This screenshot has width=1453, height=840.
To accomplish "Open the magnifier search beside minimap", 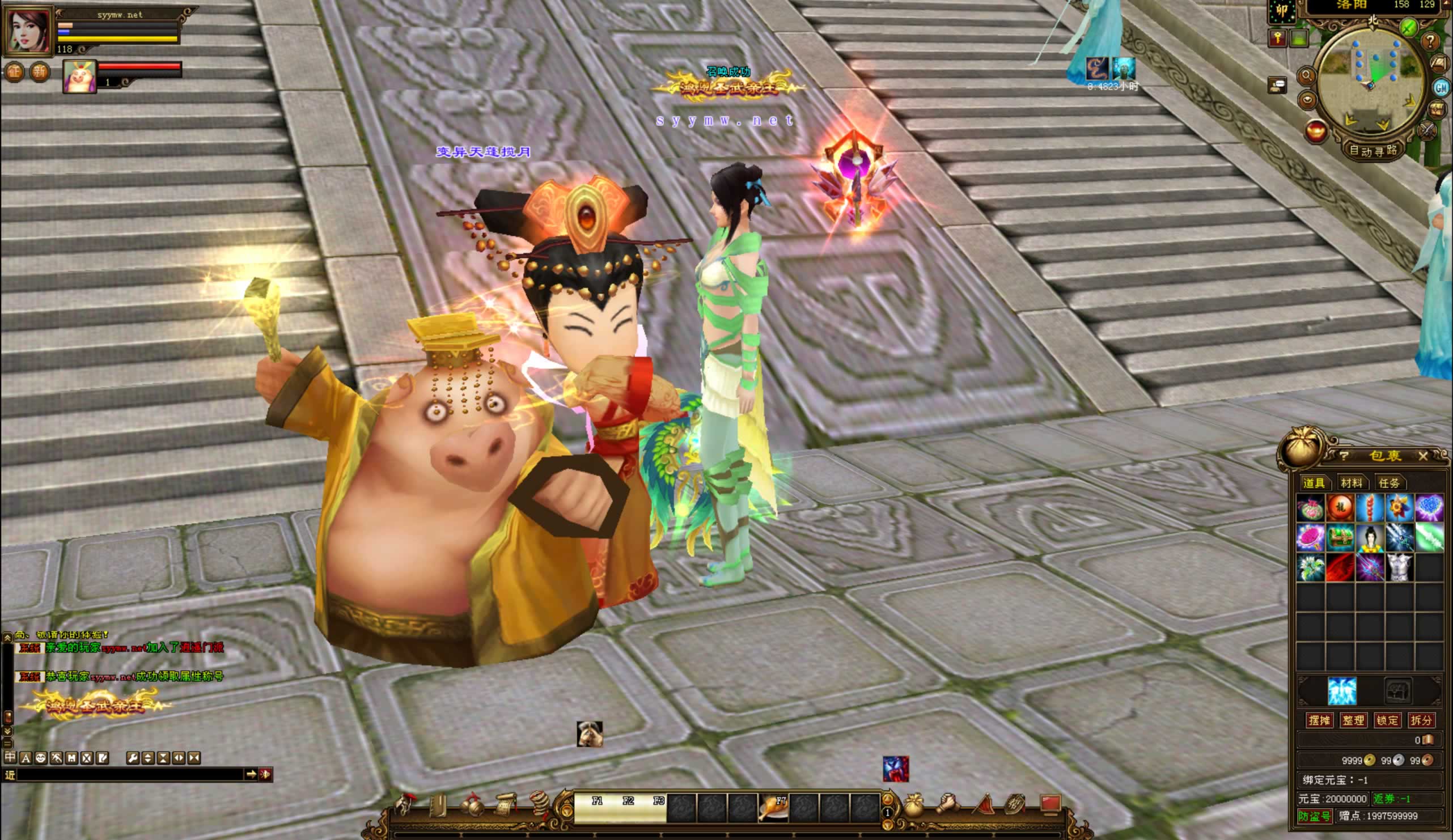I will click(x=1307, y=75).
